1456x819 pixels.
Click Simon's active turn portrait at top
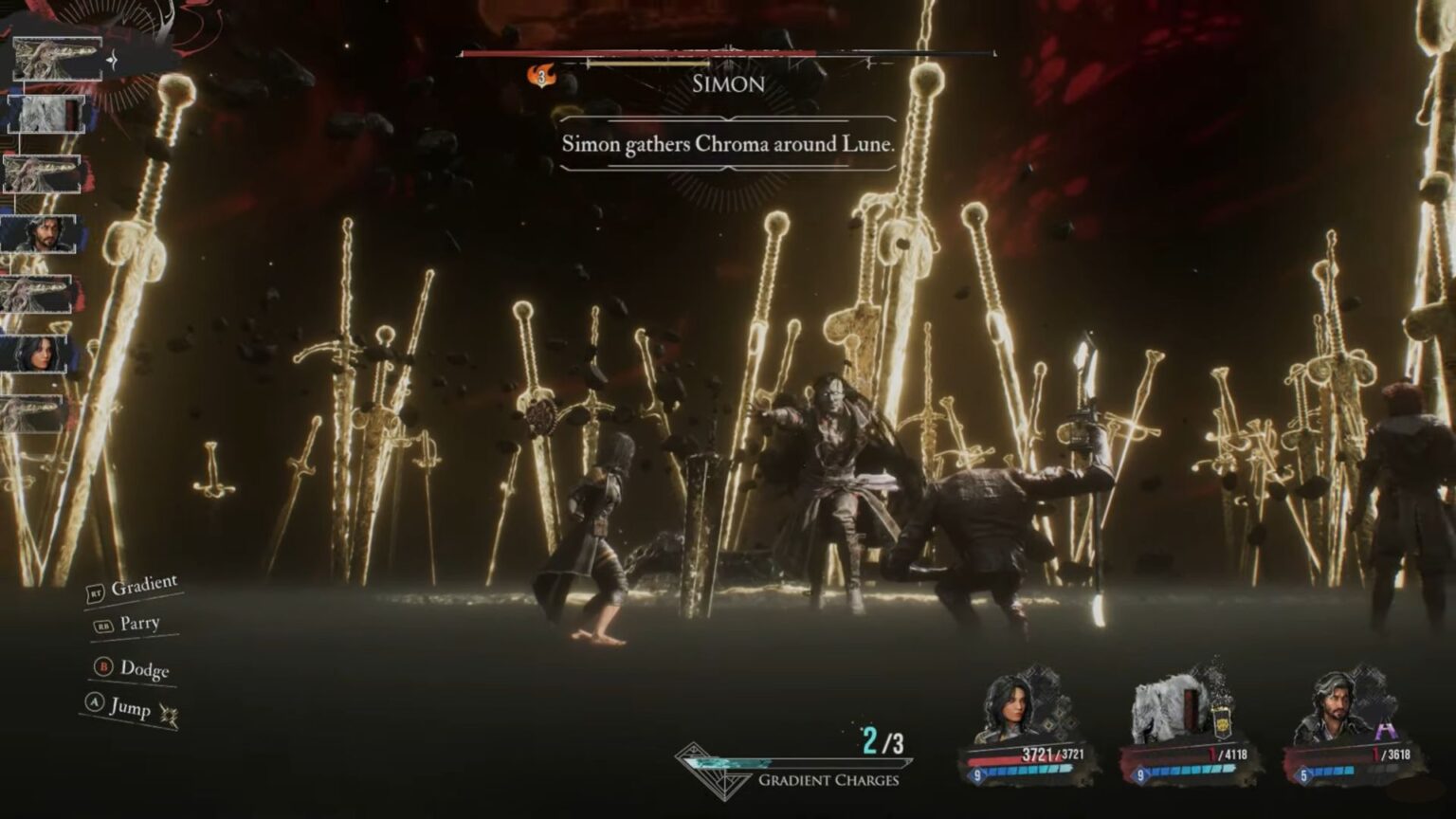point(57,59)
